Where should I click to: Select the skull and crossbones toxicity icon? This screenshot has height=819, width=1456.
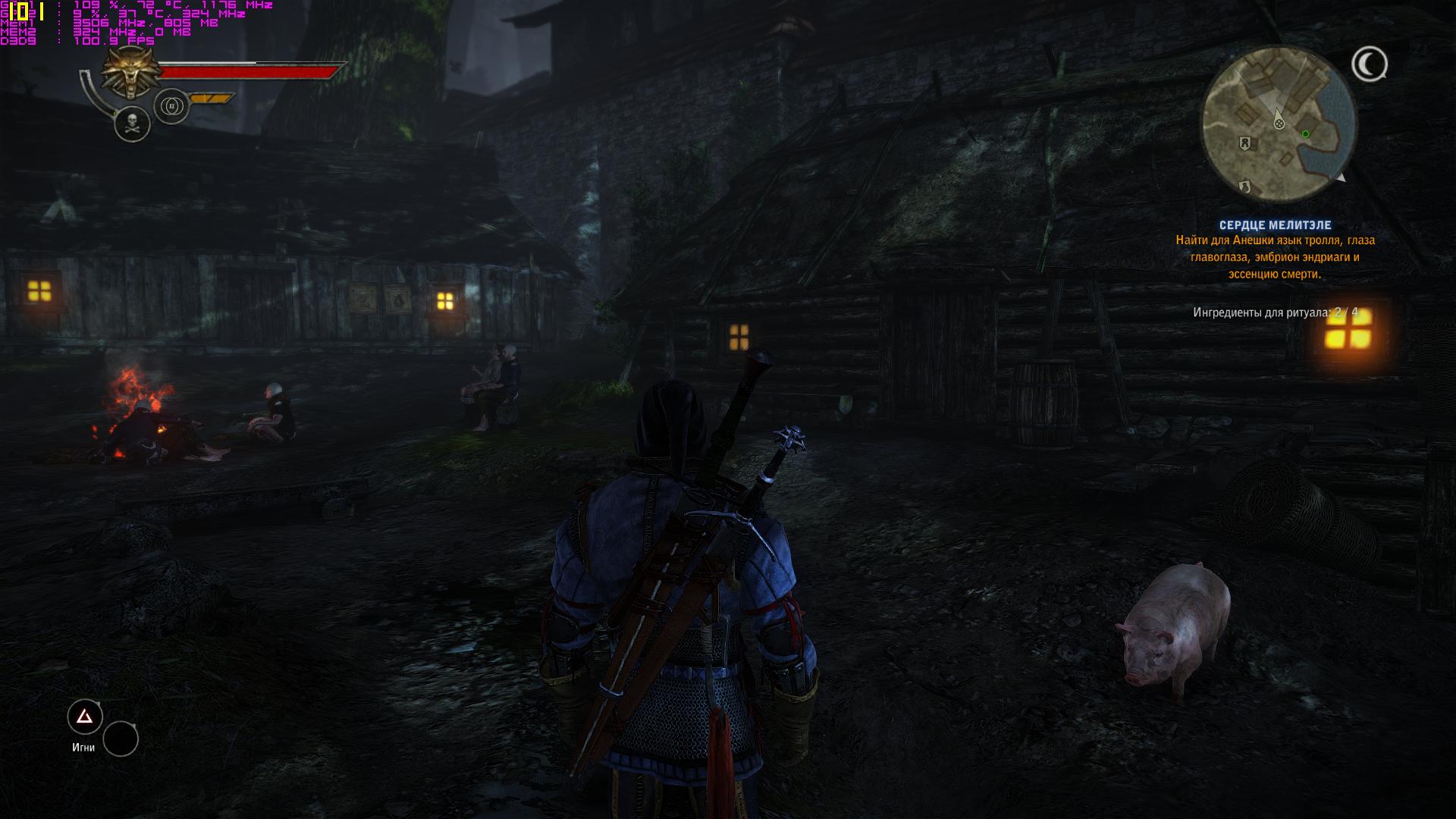coord(132,124)
